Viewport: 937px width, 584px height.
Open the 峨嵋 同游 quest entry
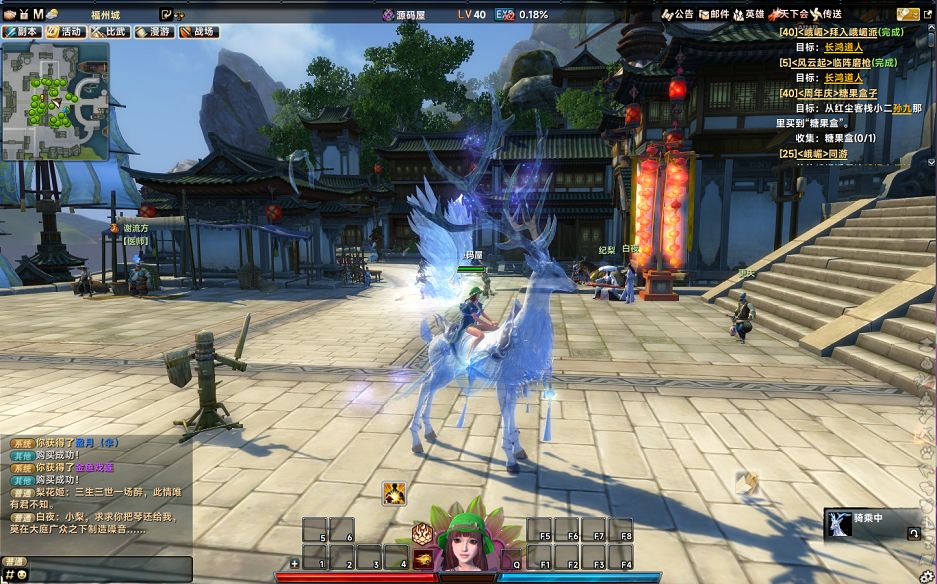[x=825, y=153]
